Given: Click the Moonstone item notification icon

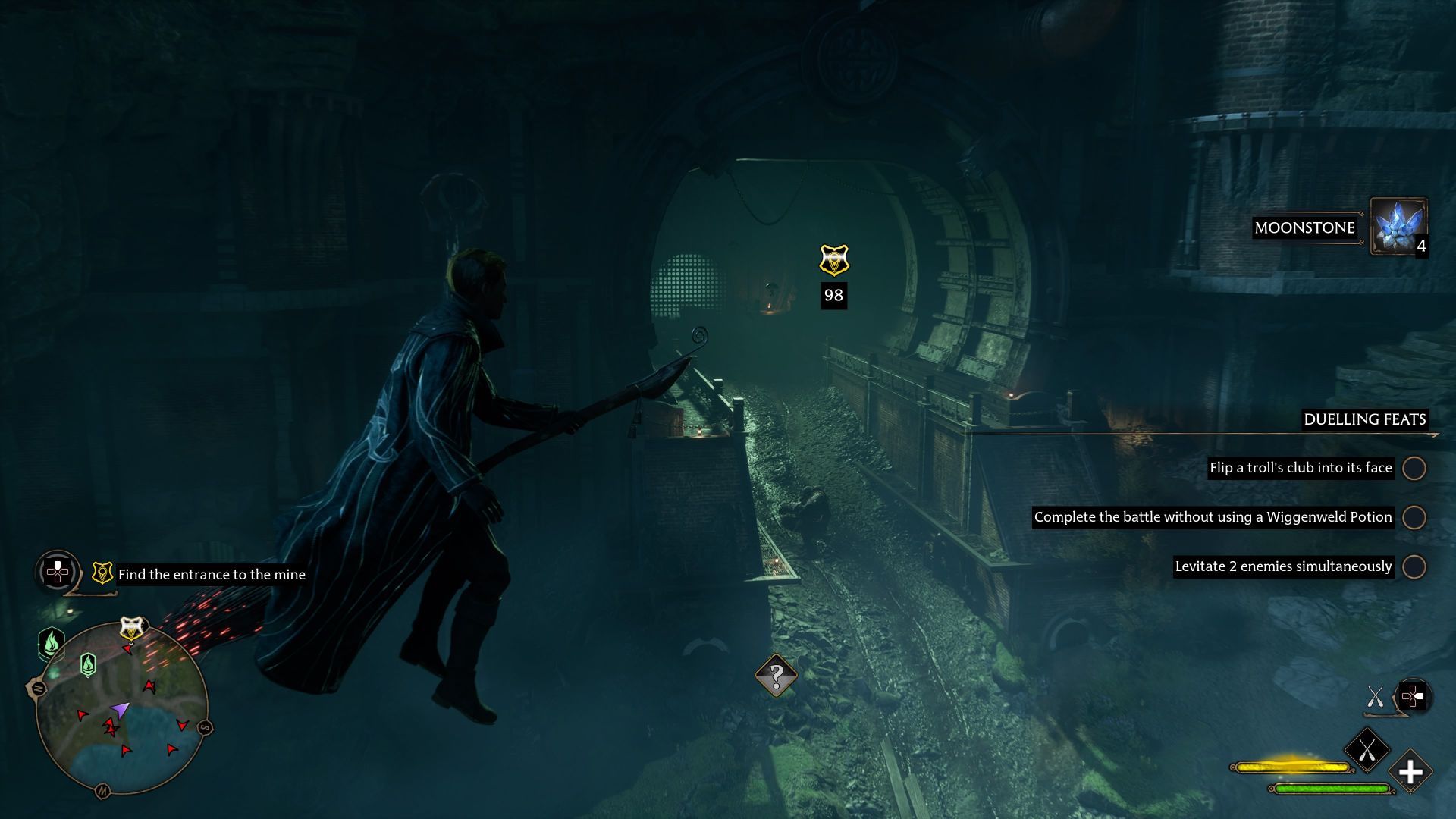Looking at the screenshot, I should (1398, 227).
